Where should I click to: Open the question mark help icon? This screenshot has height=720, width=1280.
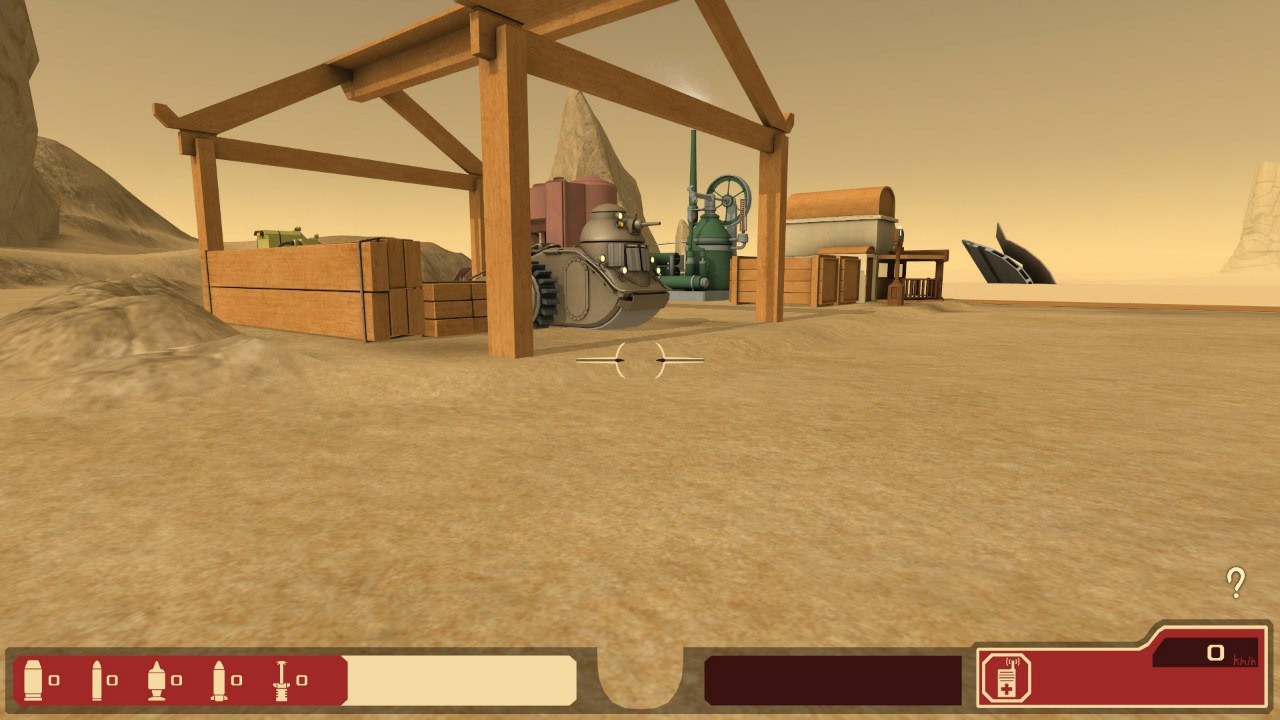(x=1236, y=582)
